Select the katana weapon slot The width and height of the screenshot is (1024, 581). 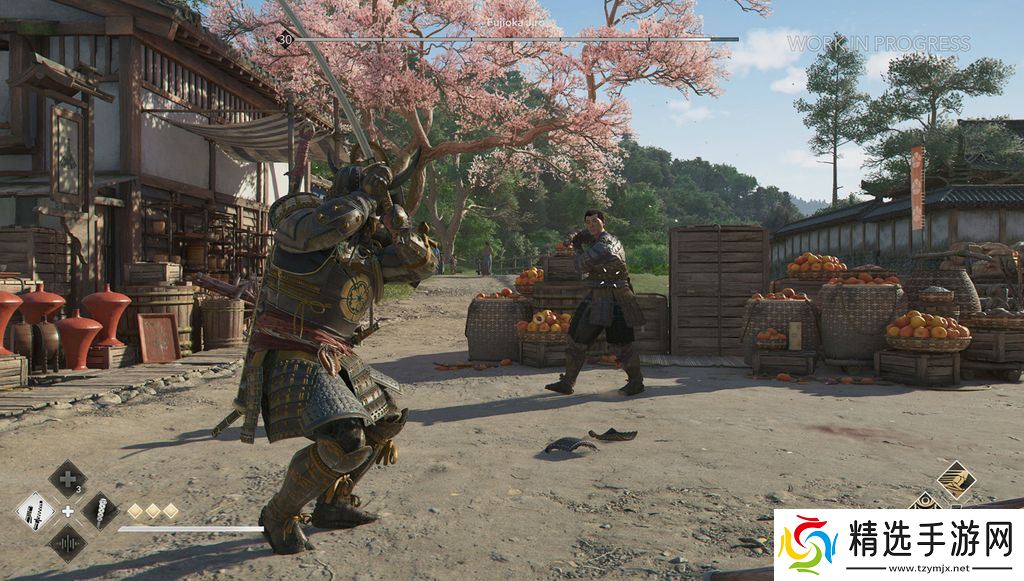click(35, 512)
